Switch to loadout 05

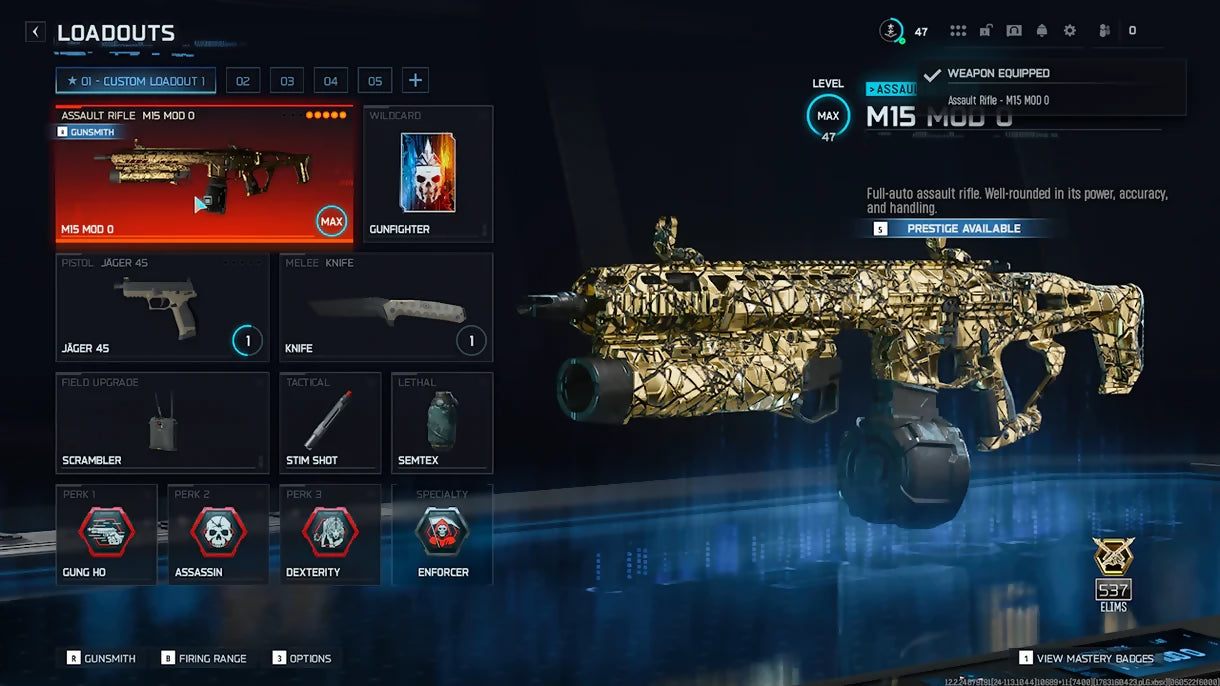(374, 81)
